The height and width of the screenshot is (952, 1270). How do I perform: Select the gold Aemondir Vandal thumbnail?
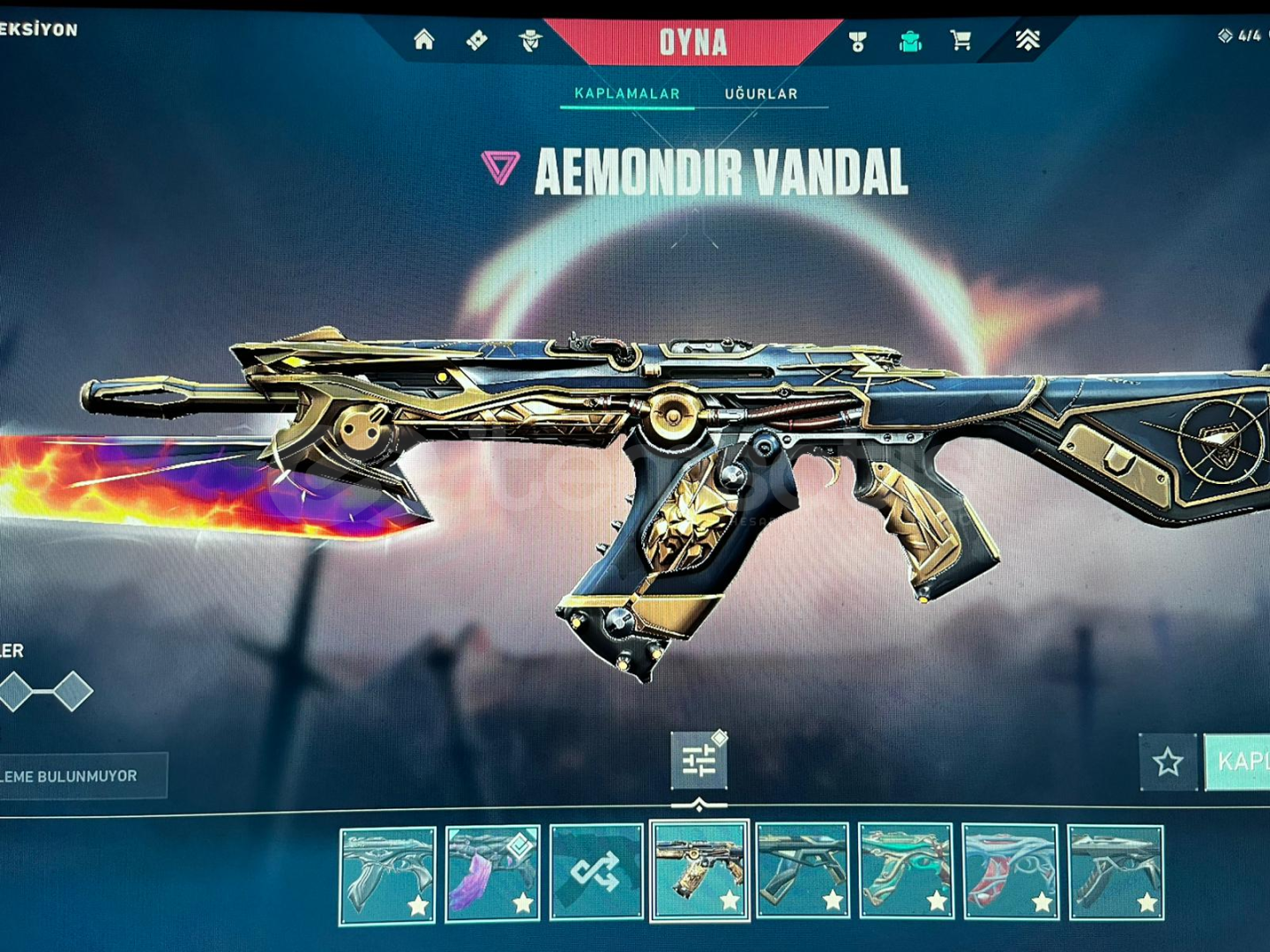coord(699,872)
